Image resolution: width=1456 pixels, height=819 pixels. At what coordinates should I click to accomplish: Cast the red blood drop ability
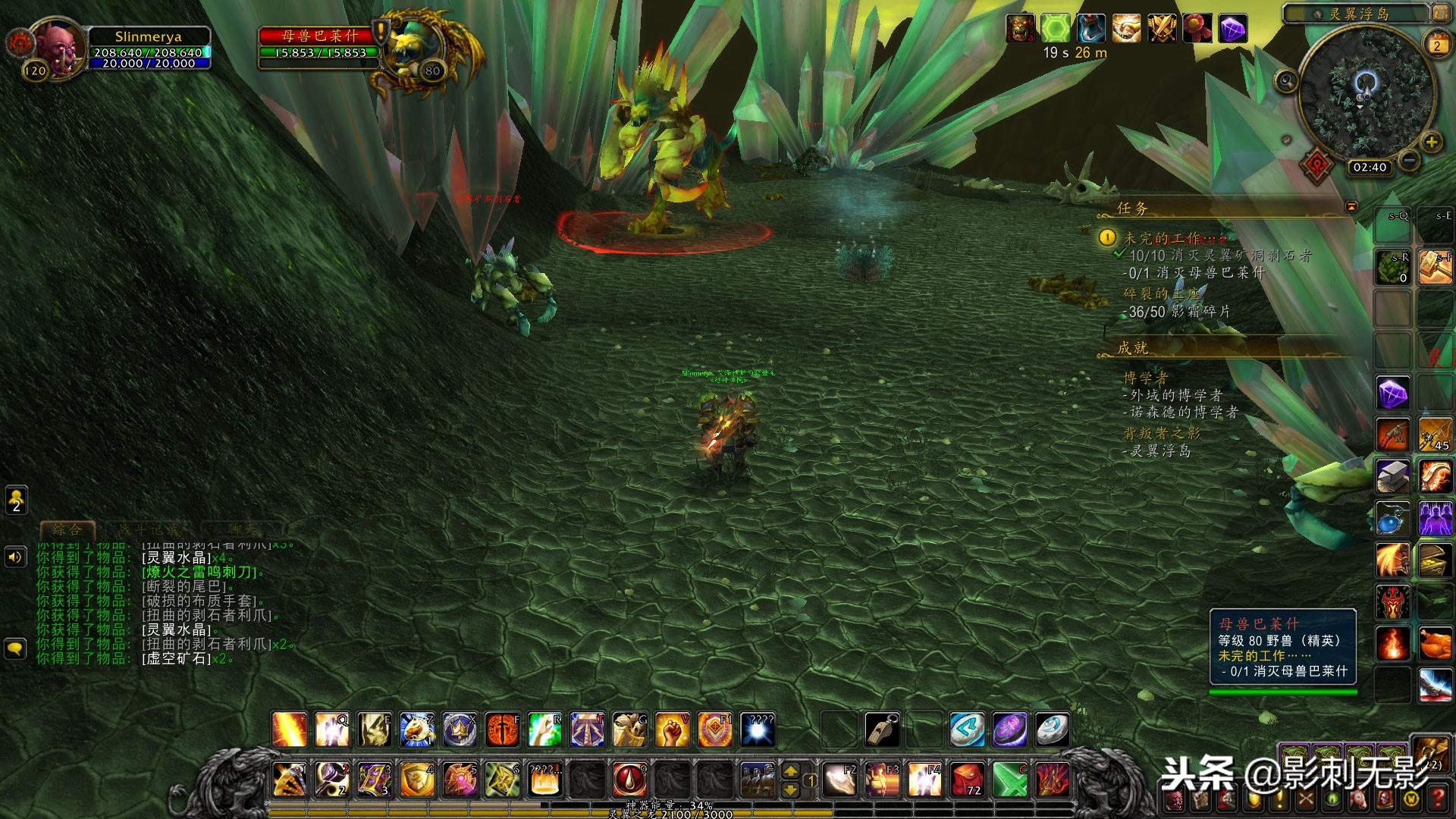629,780
